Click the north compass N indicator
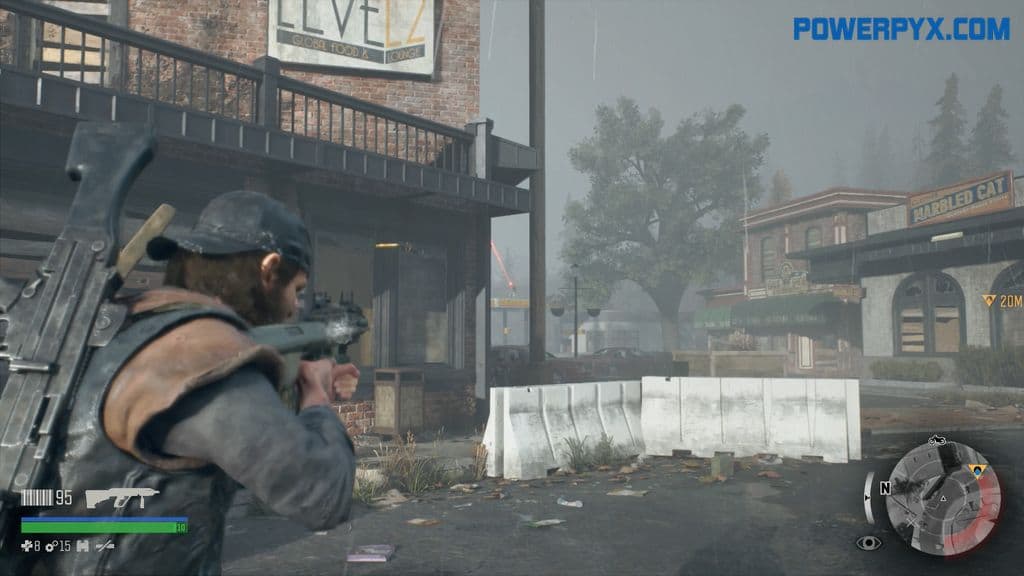This screenshot has height=576, width=1024. (884, 489)
